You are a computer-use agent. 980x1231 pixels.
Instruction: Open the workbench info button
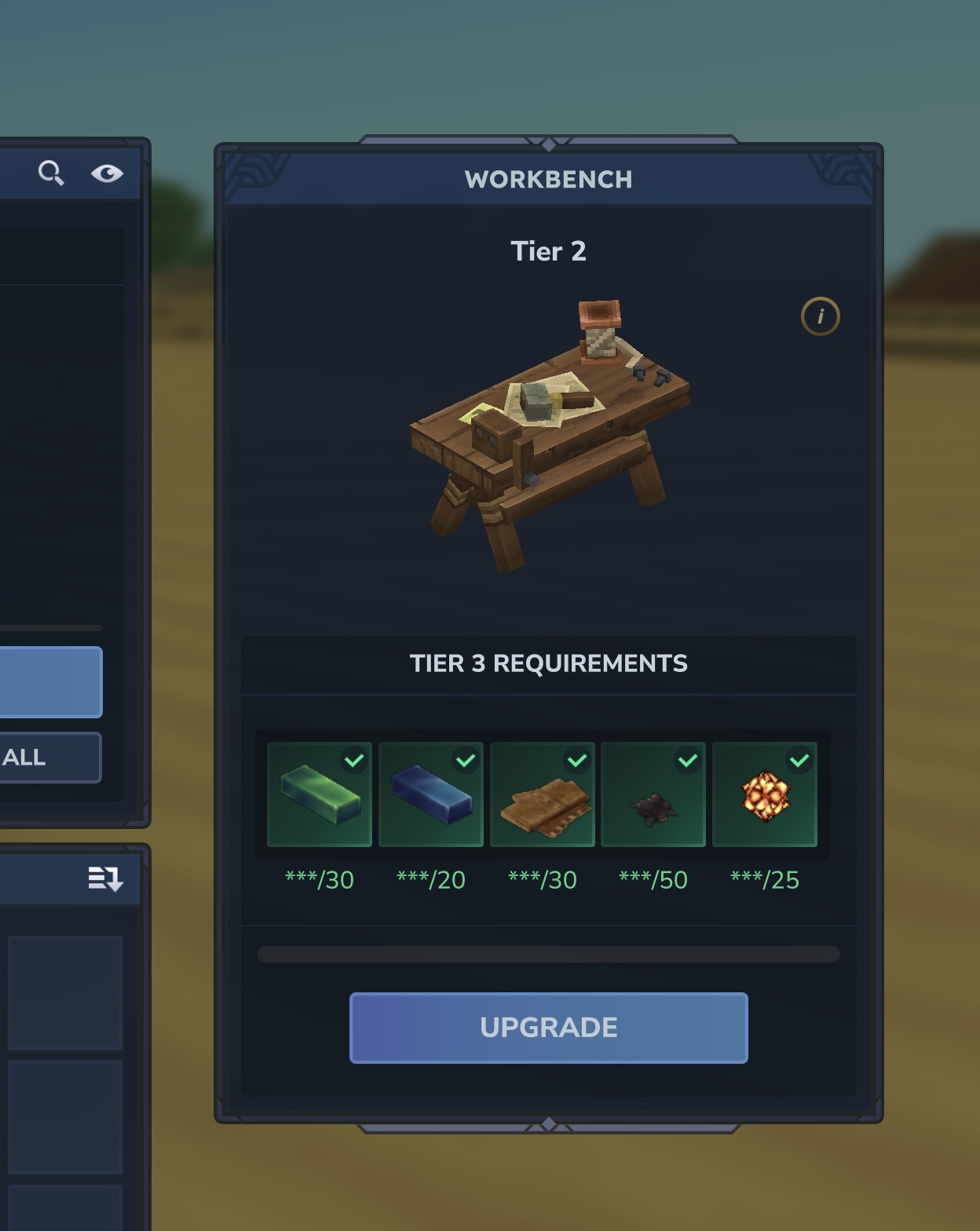(x=820, y=316)
